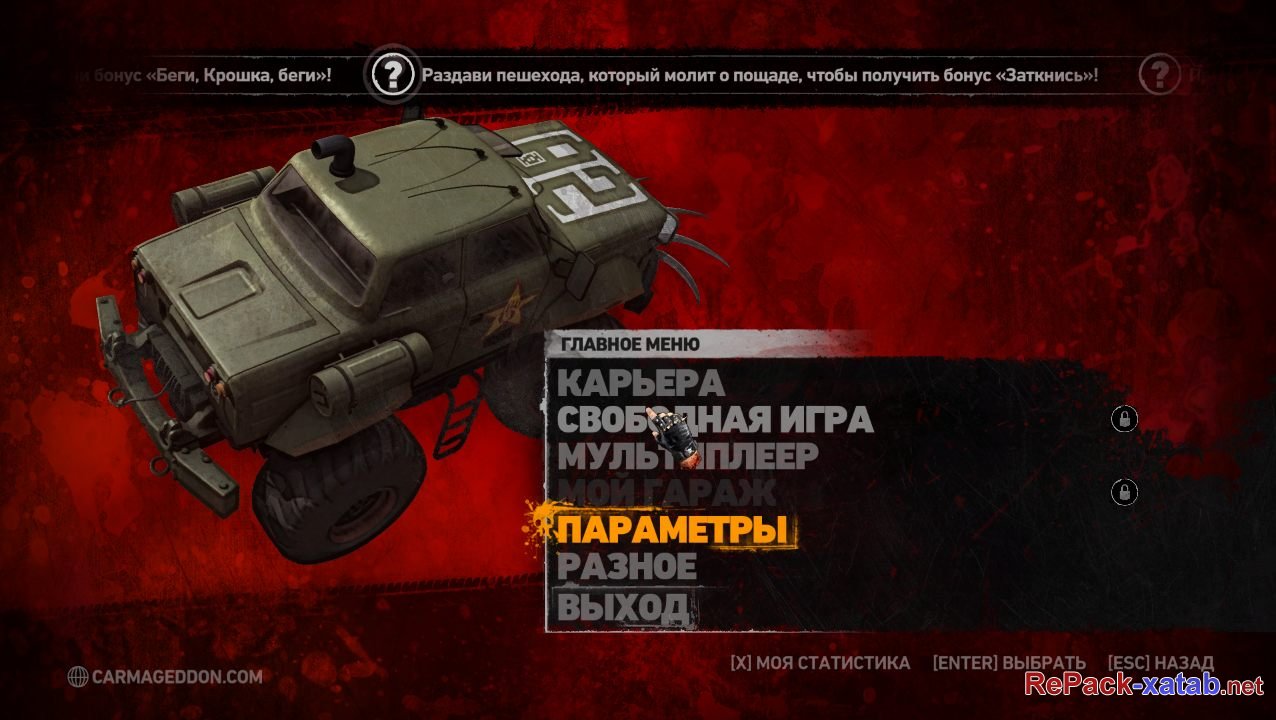The width and height of the screenshot is (1276, 720).
Task: Open the highlighted Параметры settings
Action: [x=672, y=530]
